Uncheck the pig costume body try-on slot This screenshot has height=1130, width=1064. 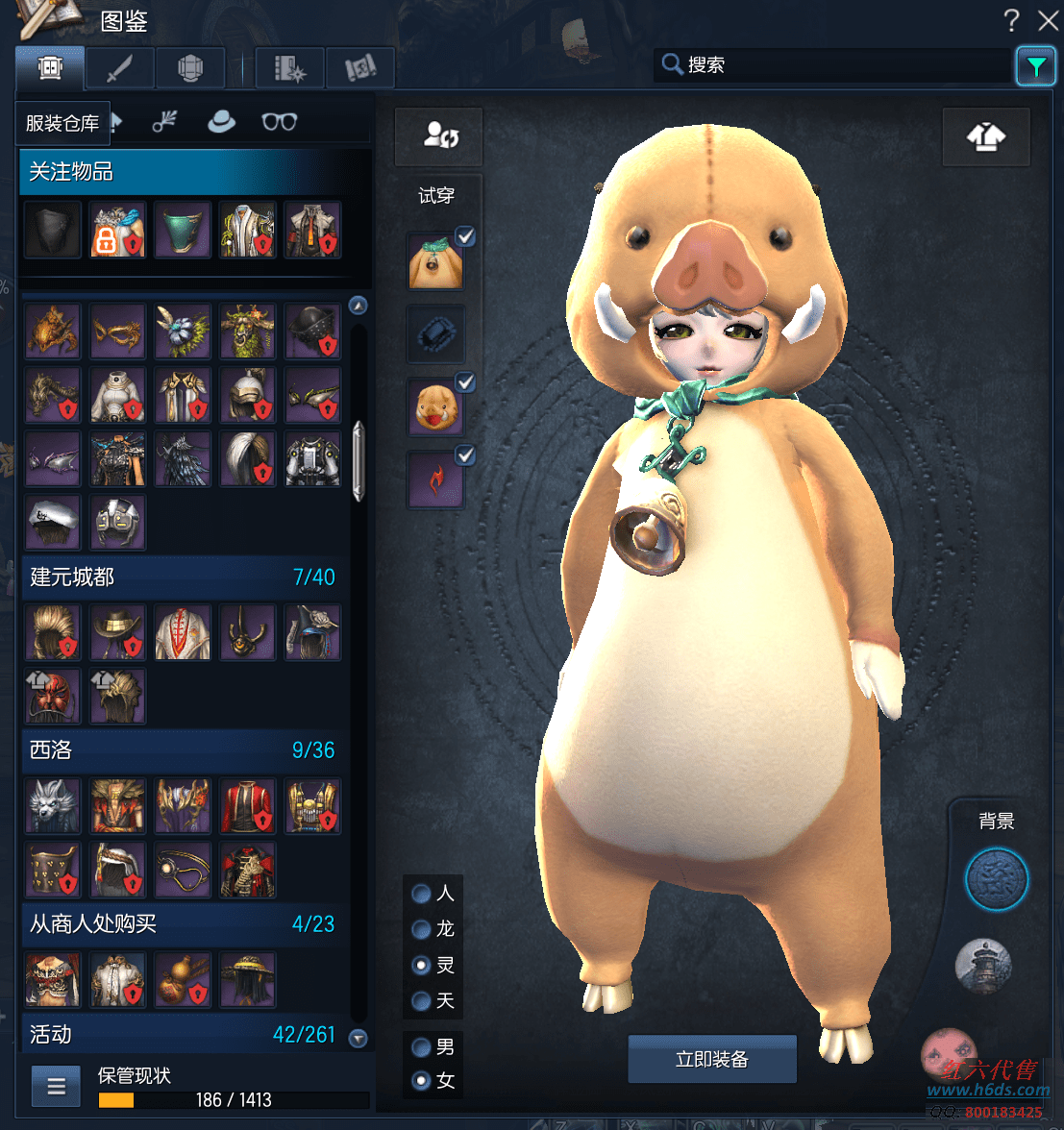point(465,236)
